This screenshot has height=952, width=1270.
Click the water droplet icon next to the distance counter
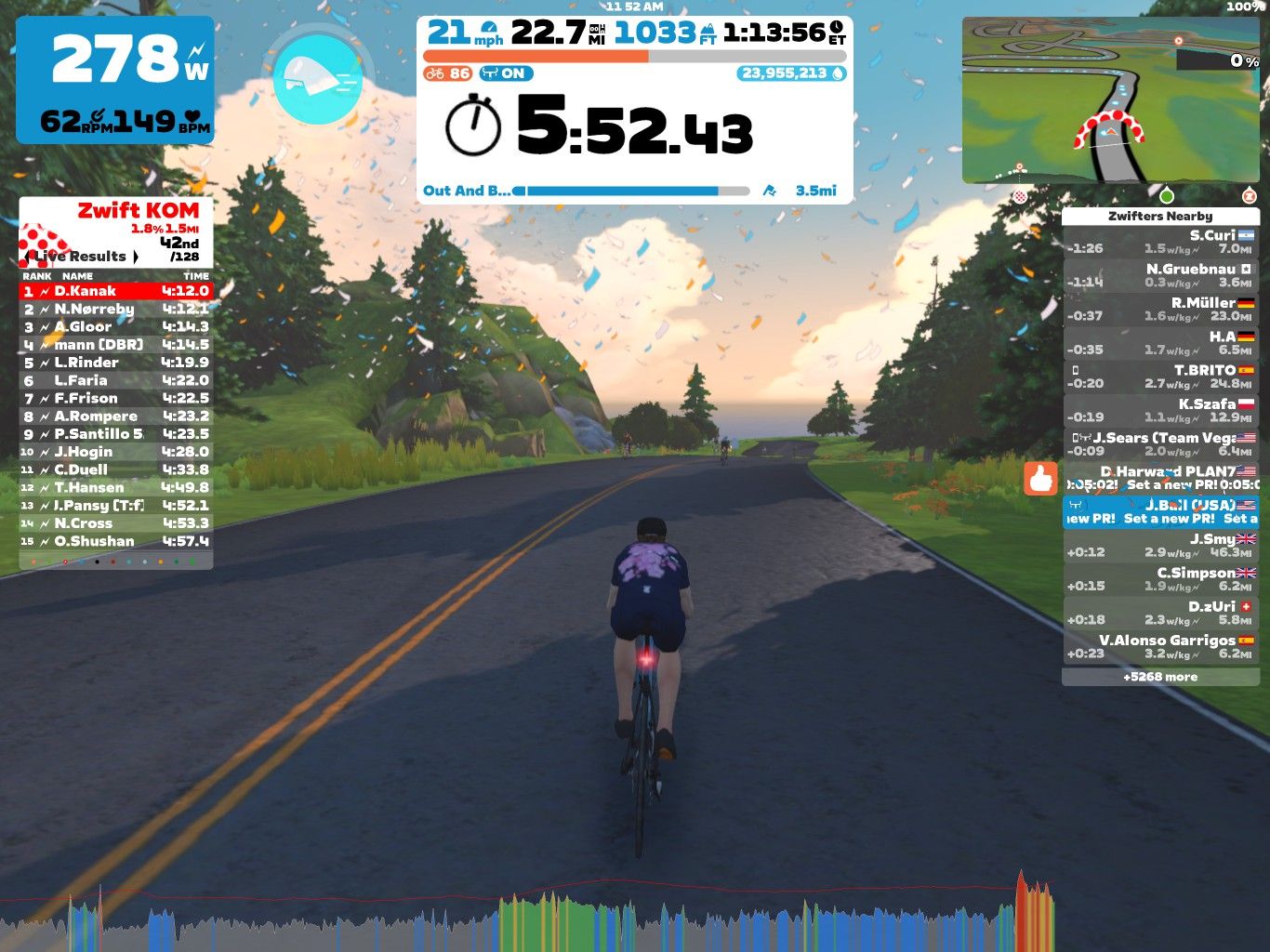(839, 73)
